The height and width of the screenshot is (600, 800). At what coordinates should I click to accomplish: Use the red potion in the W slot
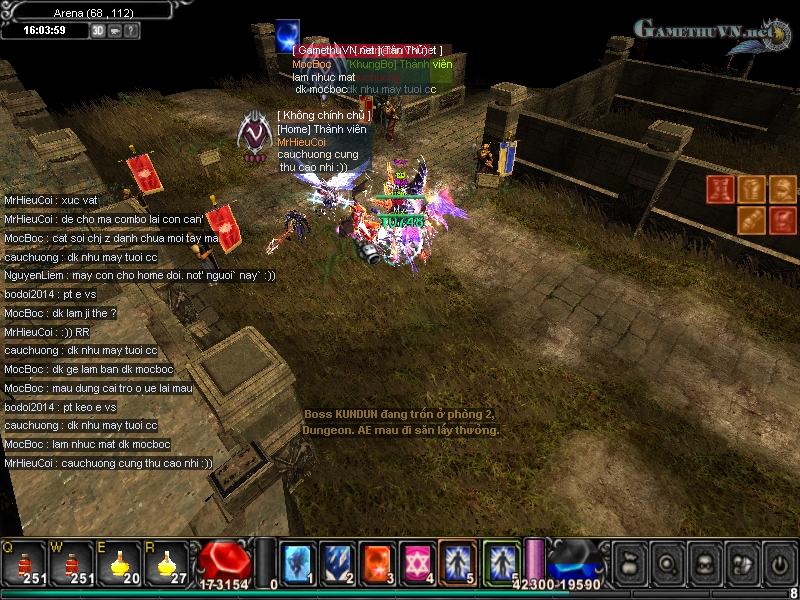(73, 562)
